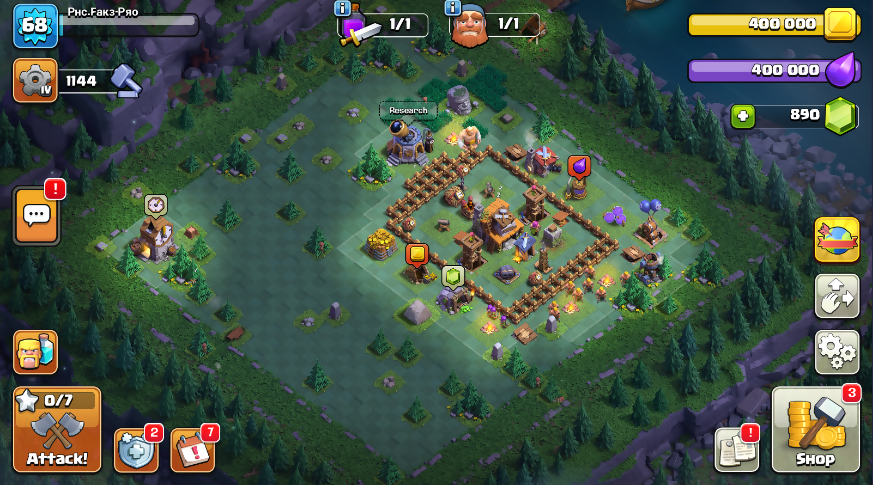
Task: Collect gems from the green gem bubble
Action: [453, 276]
